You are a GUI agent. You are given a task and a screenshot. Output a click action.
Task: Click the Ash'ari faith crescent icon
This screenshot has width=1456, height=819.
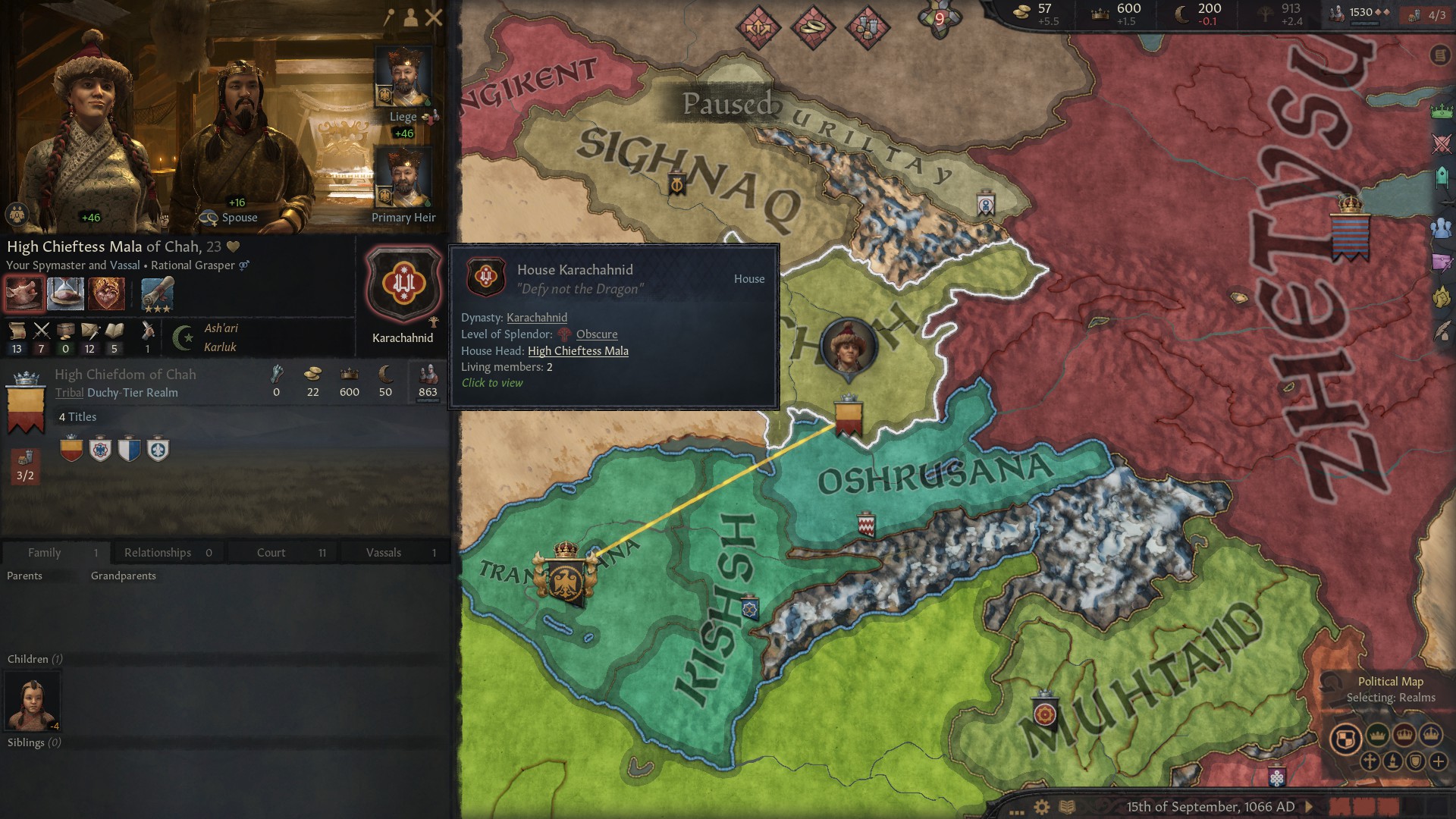pyautogui.click(x=182, y=336)
